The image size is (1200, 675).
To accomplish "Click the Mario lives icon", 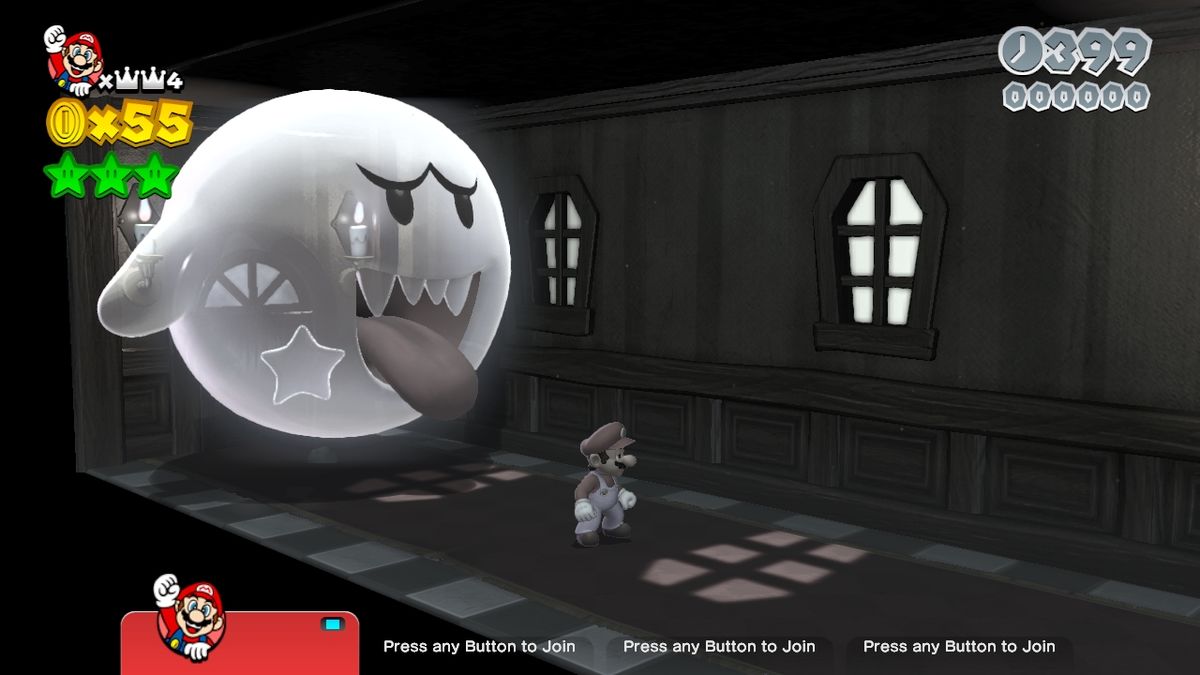I will coord(71,60).
